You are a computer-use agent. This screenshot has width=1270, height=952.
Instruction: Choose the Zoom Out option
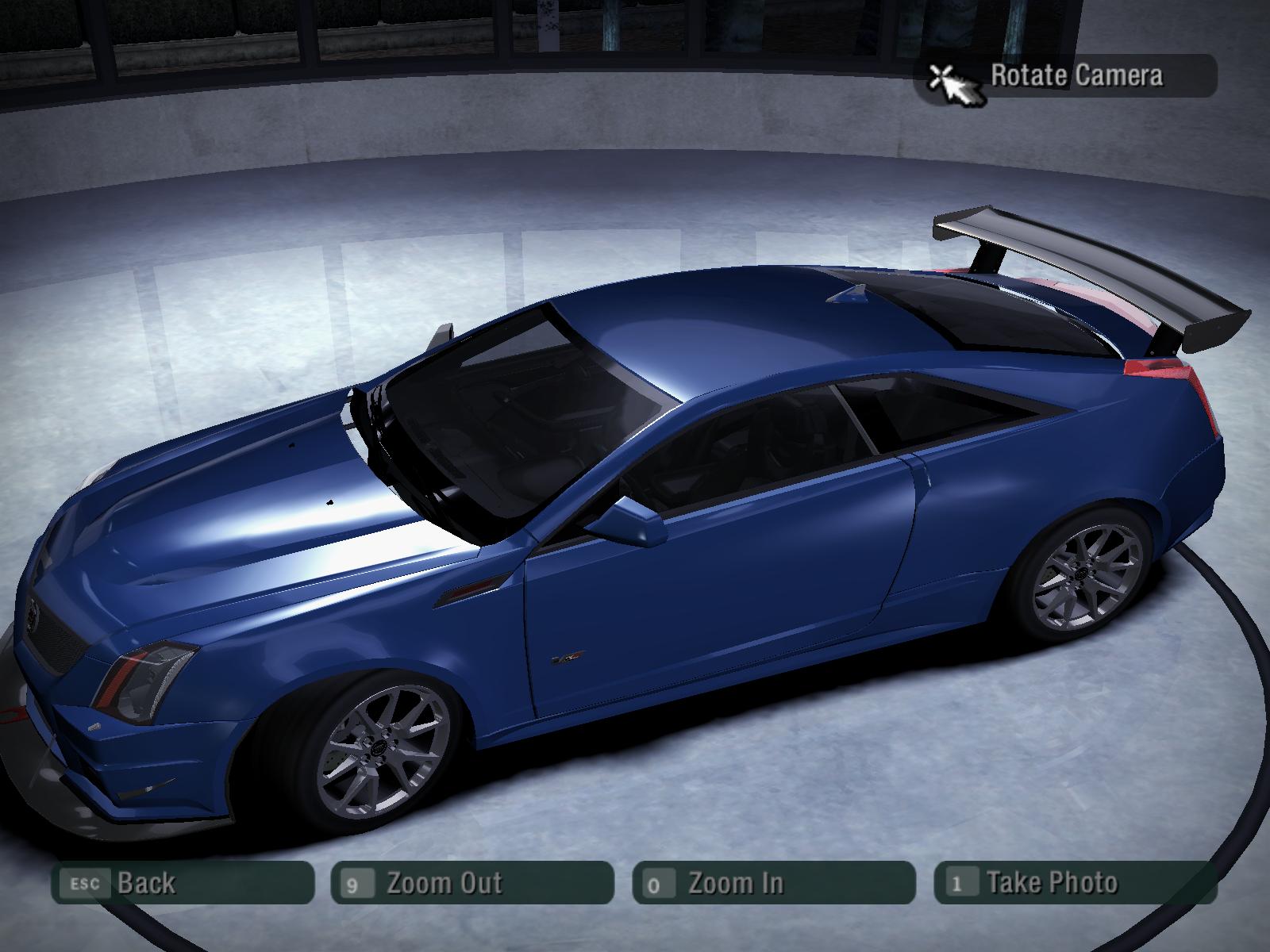coord(472,882)
